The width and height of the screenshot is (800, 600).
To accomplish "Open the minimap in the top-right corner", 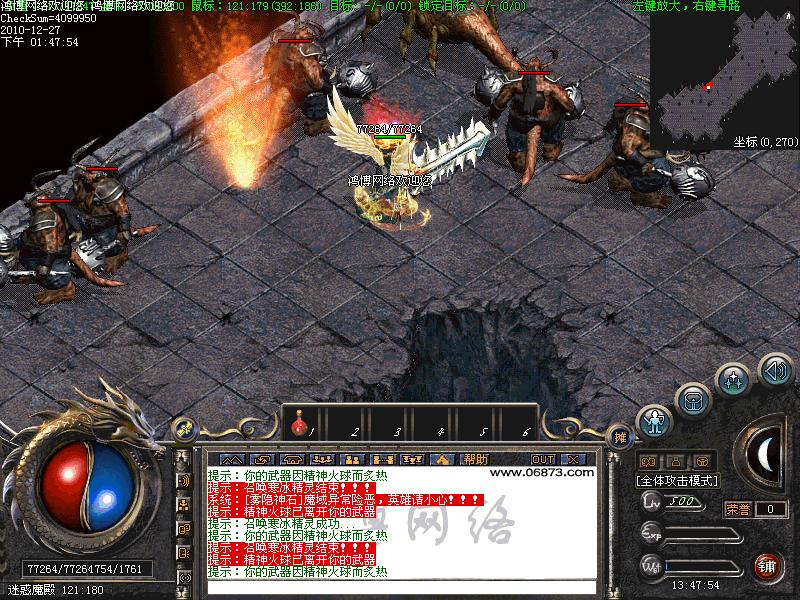I will tap(723, 70).
